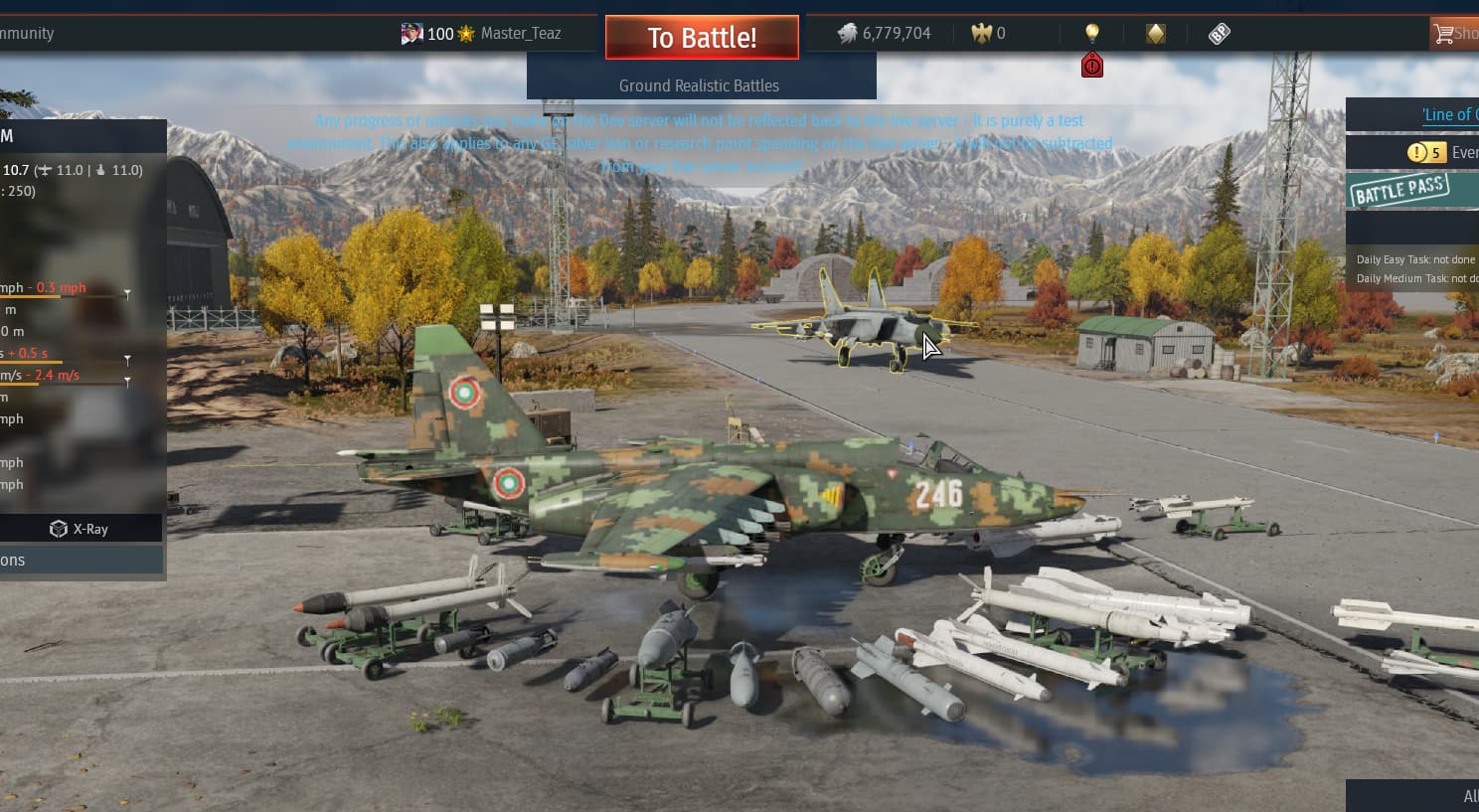Toggle the X-Ray view
The width and height of the screenshot is (1479, 812).
(80, 529)
